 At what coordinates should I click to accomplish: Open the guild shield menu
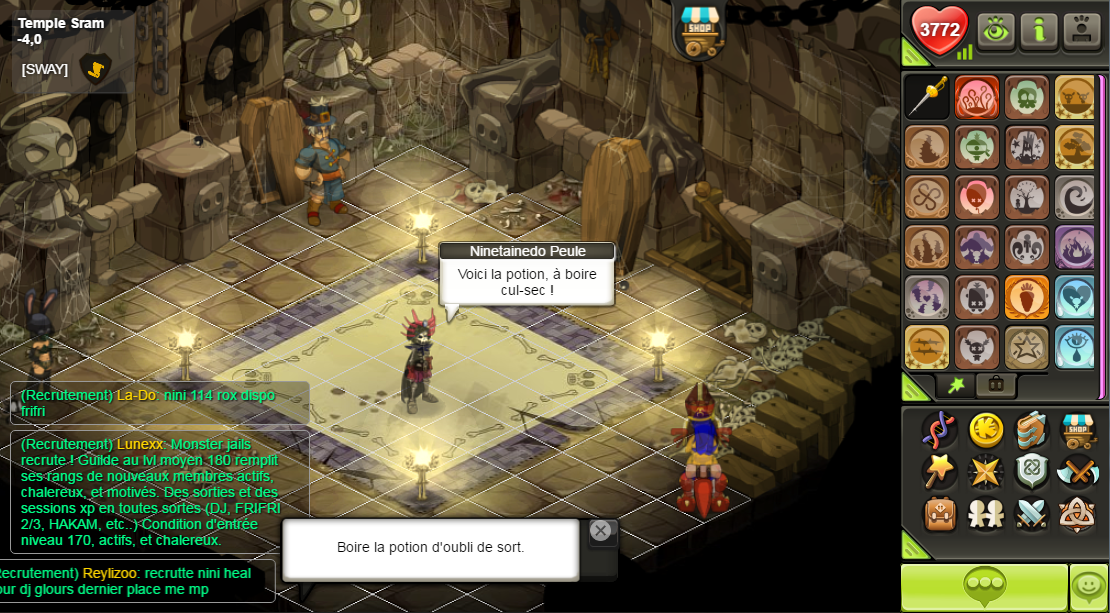pyautogui.click(x=1032, y=471)
